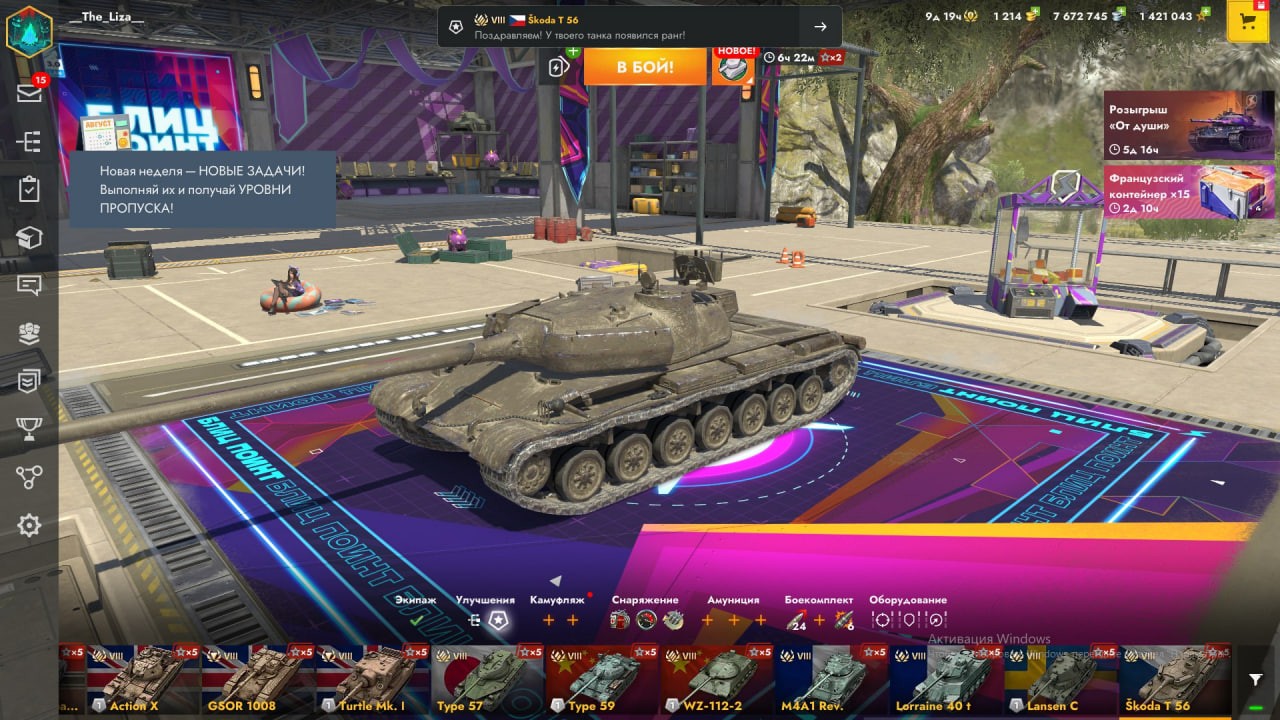The image size is (1280, 720).
Task: Open the trophy achievements screen
Action: click(29, 429)
